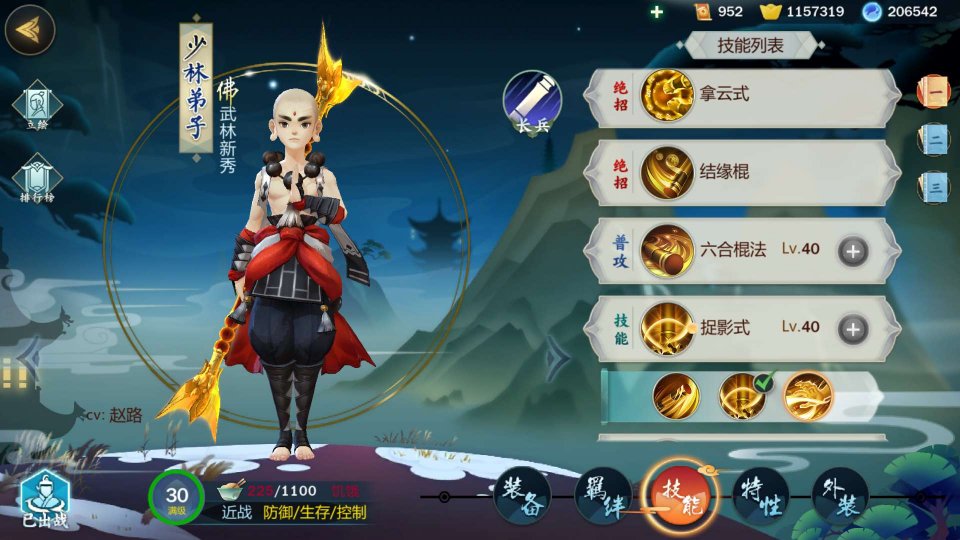Upgrade 捉影式 with its plus button
The image size is (960, 540).
[x=852, y=327]
